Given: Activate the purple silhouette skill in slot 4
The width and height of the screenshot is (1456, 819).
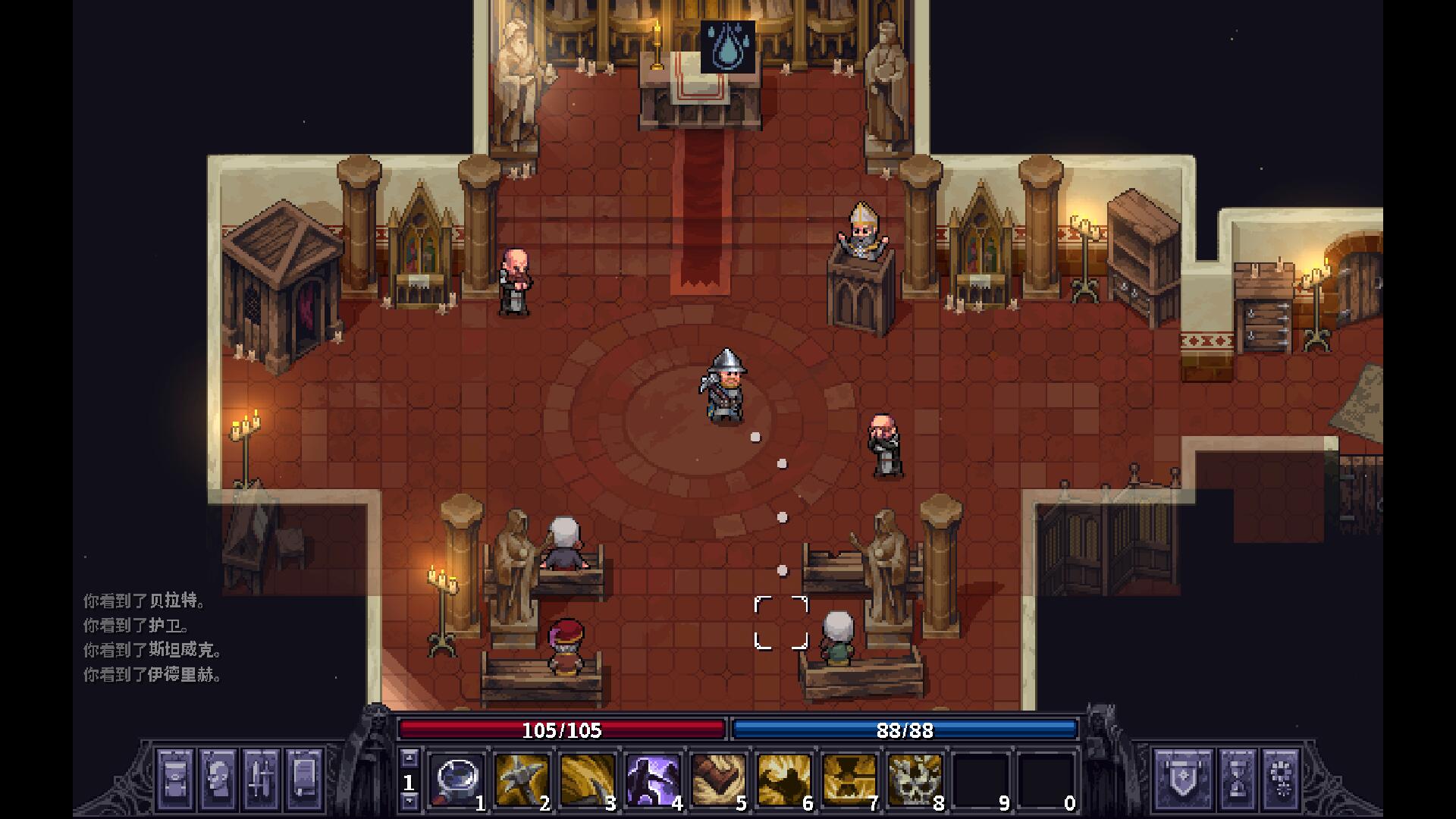Looking at the screenshot, I should pos(652,779).
